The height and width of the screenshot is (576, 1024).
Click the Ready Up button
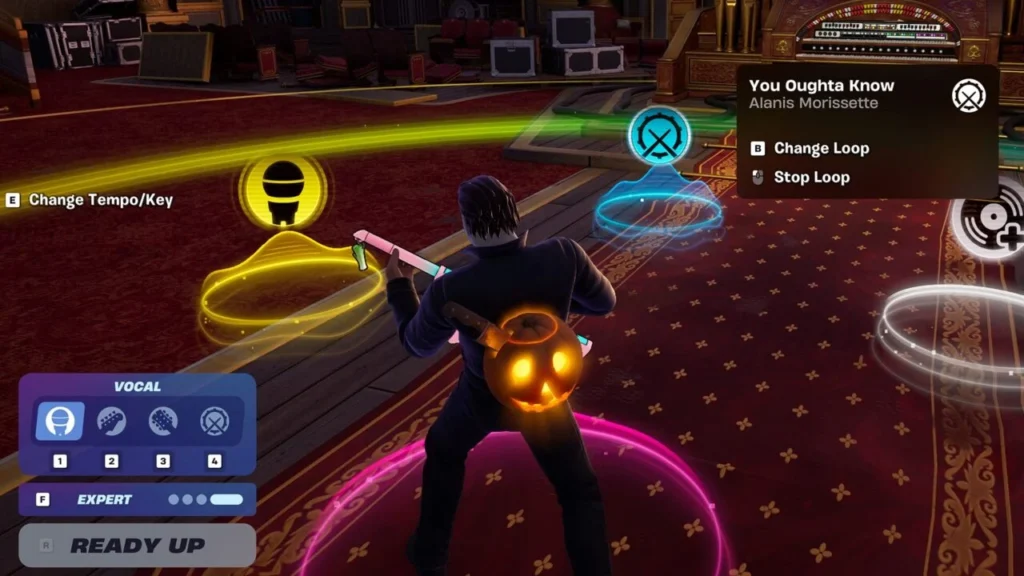(x=137, y=546)
